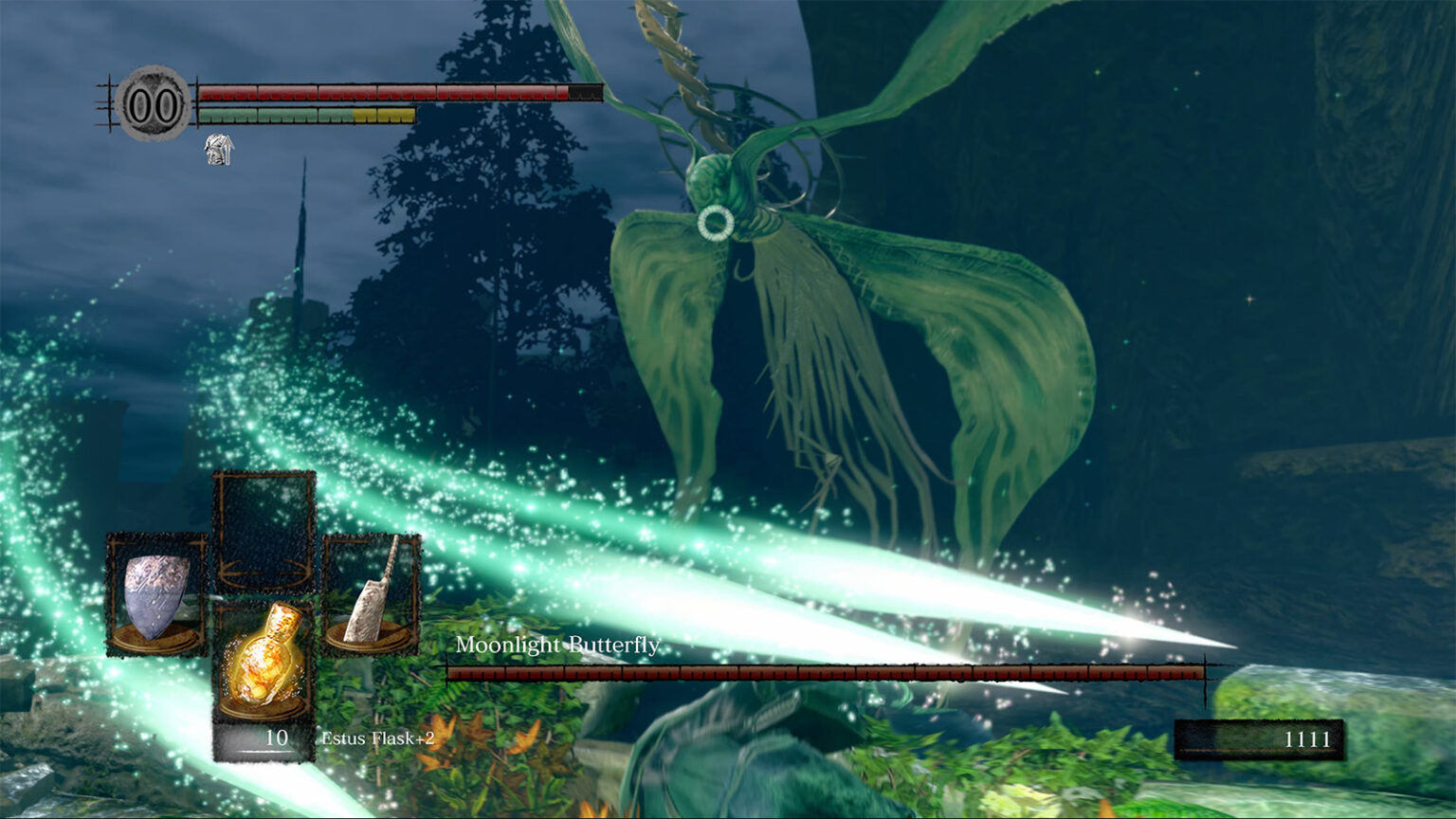Select the helmet status effect icon
This screenshot has height=819, width=1456.
(220, 152)
